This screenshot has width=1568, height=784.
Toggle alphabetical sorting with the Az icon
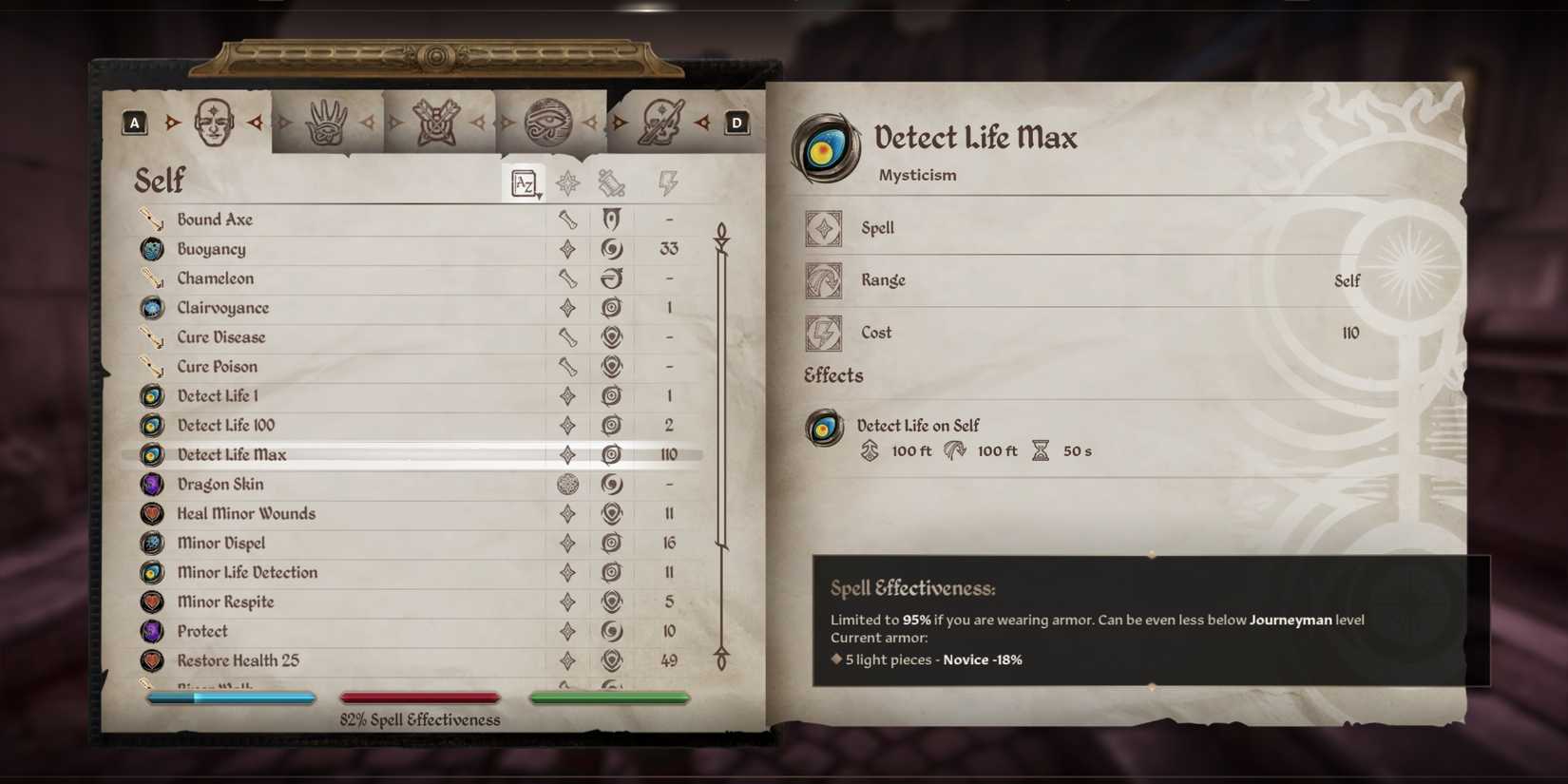pos(521,182)
